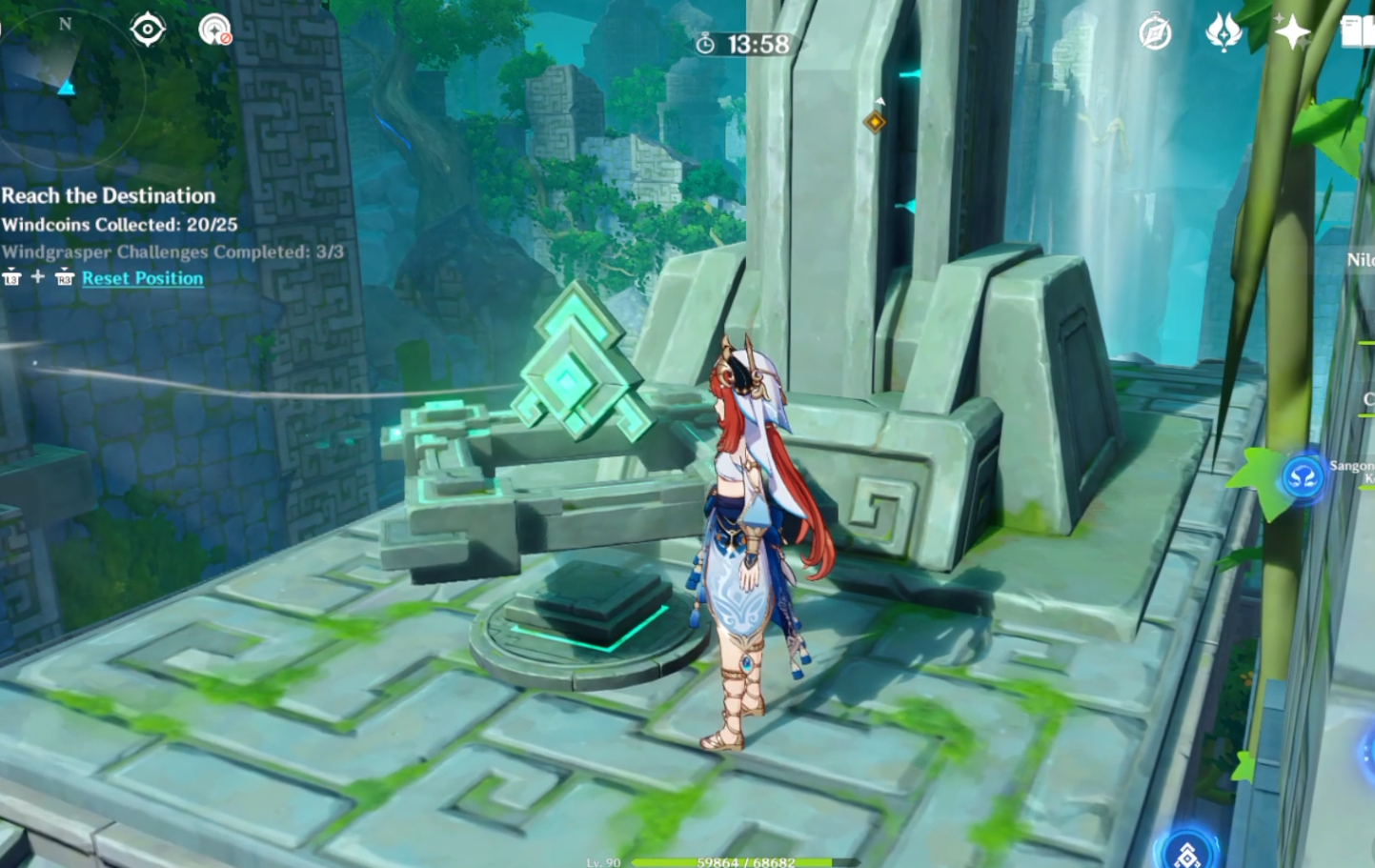The image size is (1375, 868).
Task: Click the LS controller button icon before Reset Position
Action: 11,277
